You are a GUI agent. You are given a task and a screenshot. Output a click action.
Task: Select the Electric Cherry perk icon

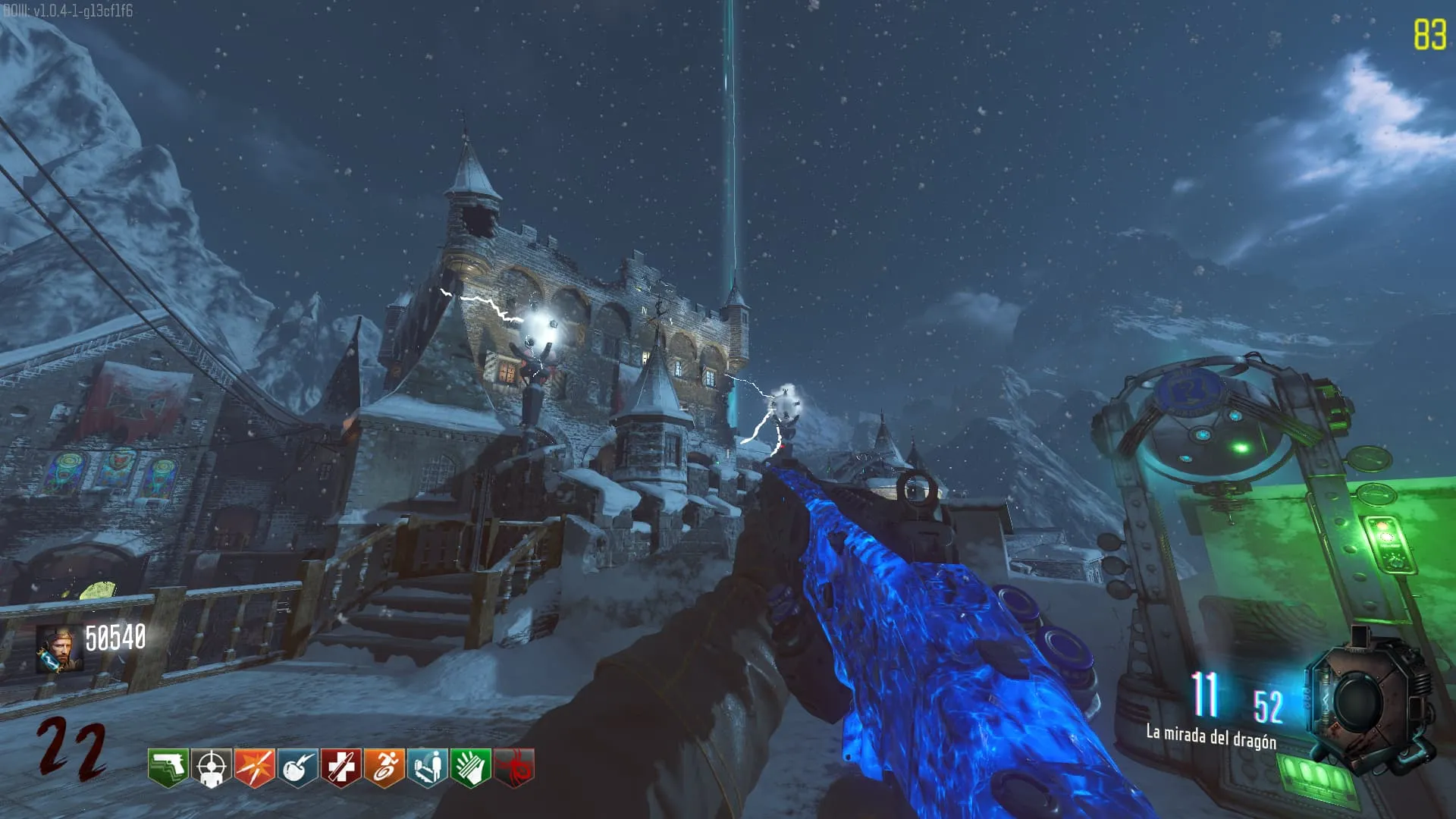point(297,767)
